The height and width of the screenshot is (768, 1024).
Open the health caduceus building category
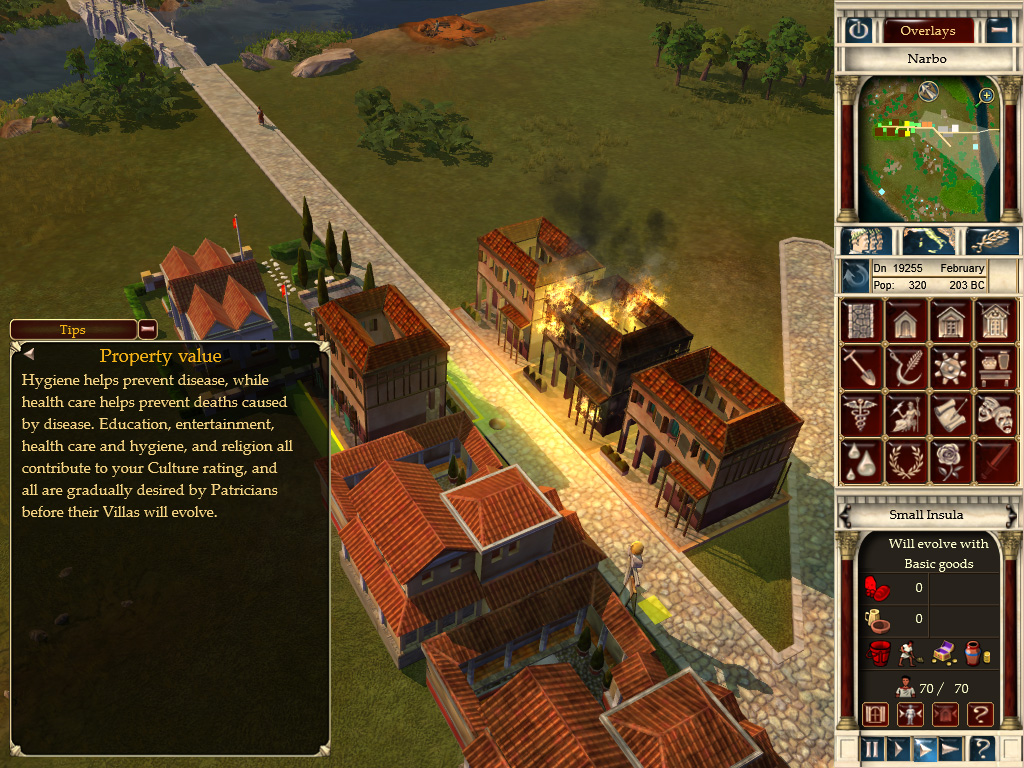[860, 413]
